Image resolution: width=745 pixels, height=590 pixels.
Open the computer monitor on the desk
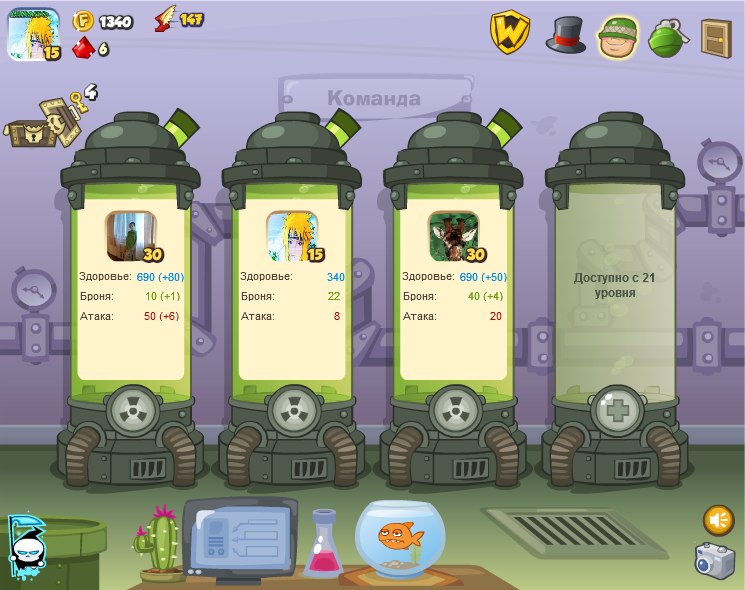coord(240,537)
